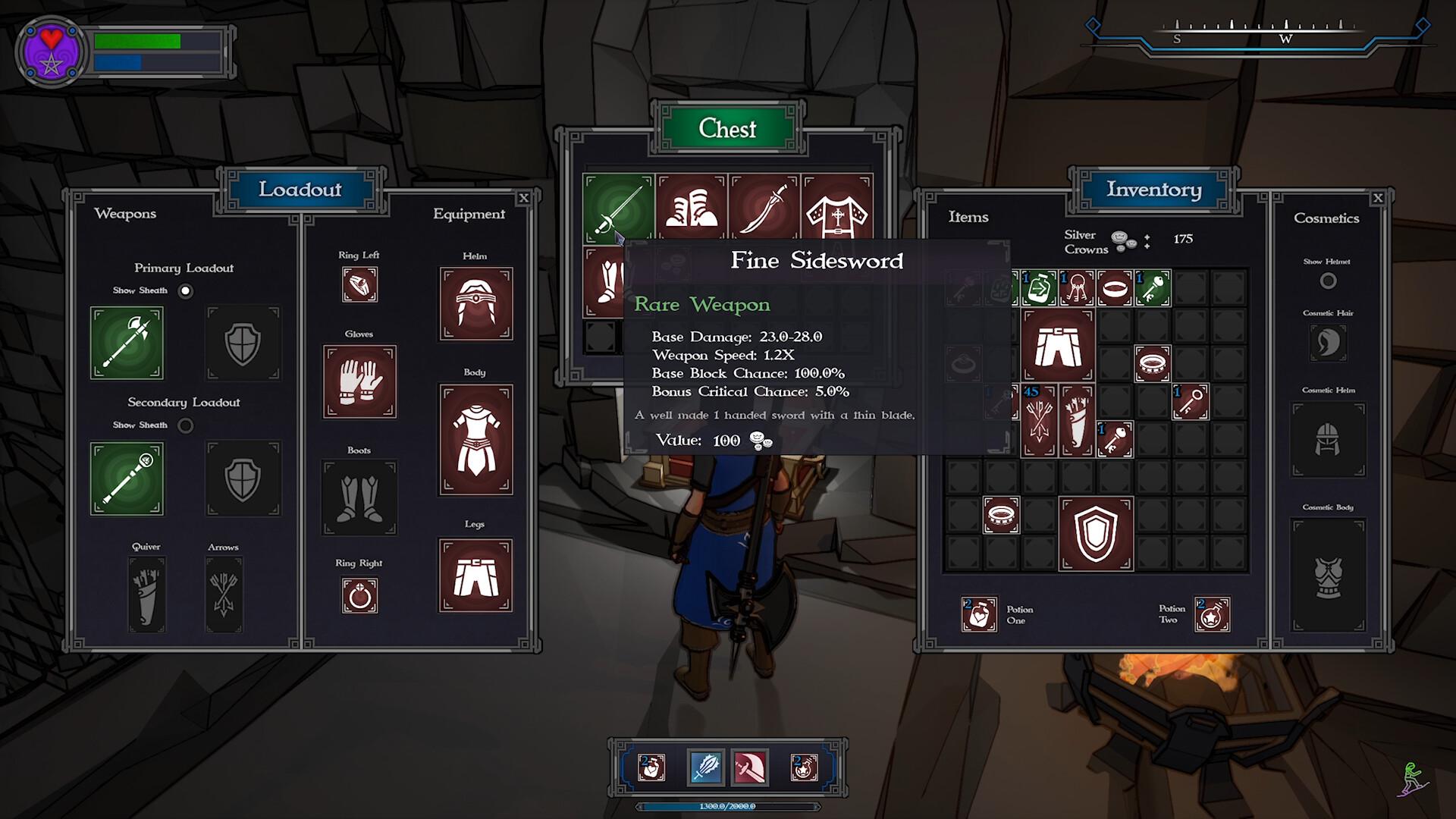1456x819 pixels.
Task: Pick the curved sabre from the chest
Action: [x=764, y=209]
